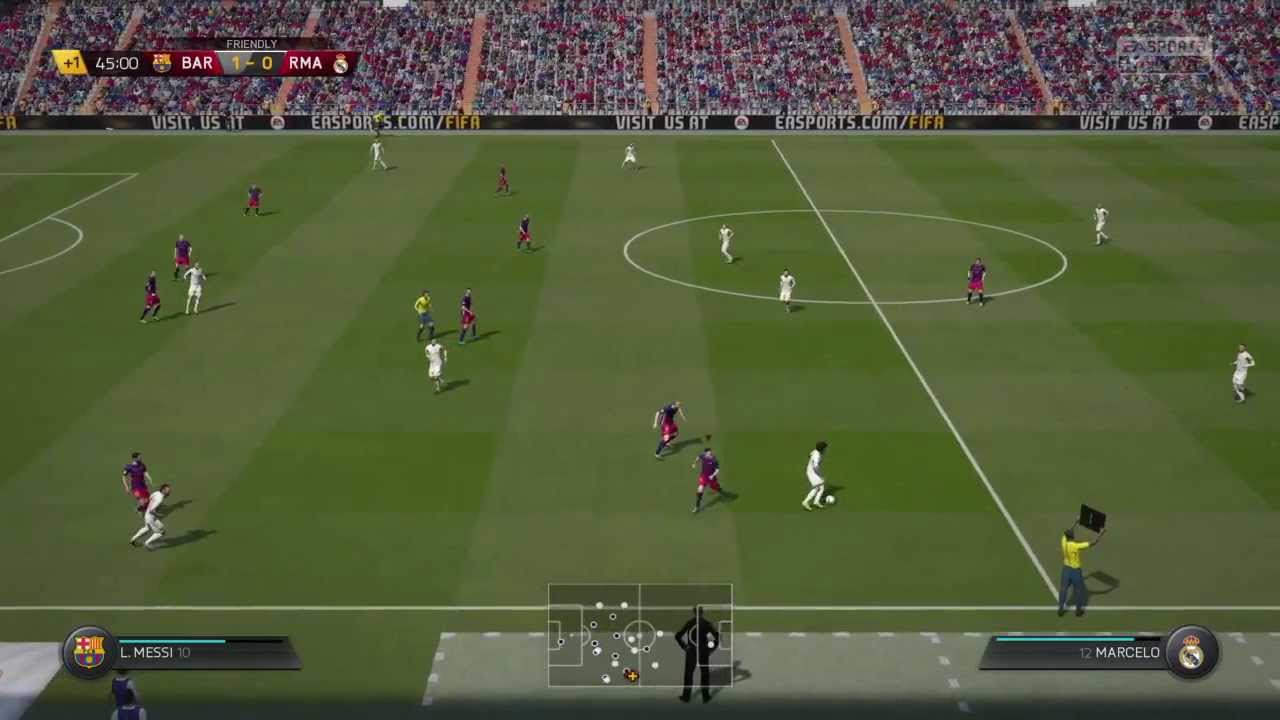Select the BAR team label on the scoreboard
1280x720 pixels.
pyautogui.click(x=197, y=63)
